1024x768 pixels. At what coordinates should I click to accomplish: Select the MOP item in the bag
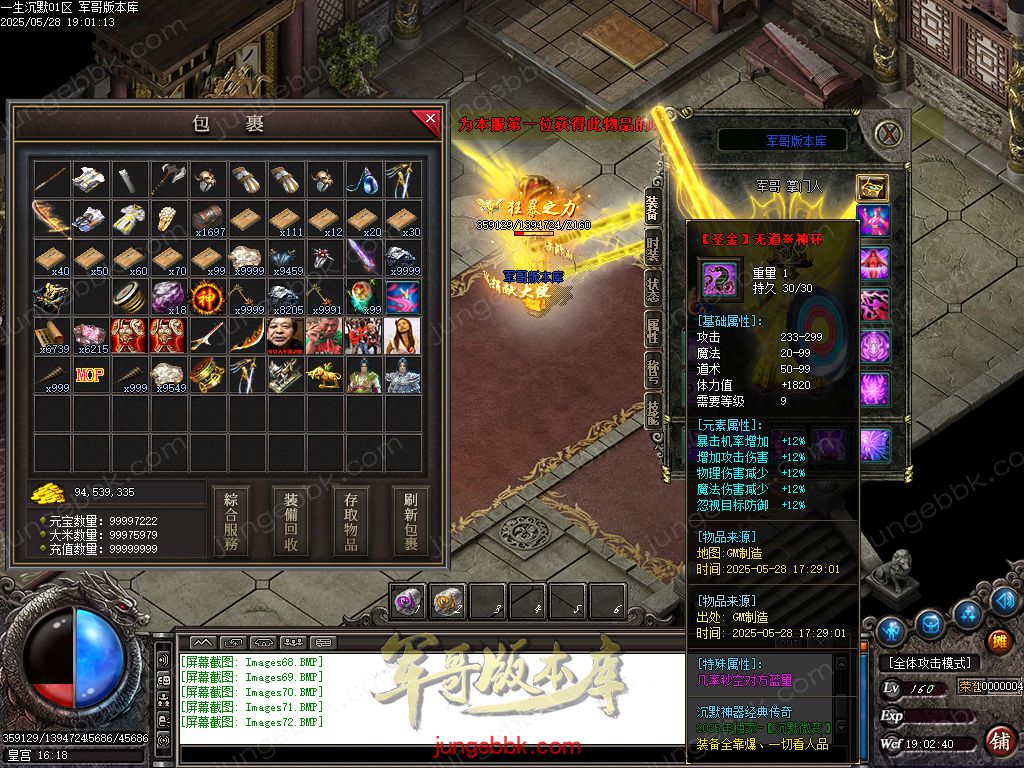click(x=91, y=375)
